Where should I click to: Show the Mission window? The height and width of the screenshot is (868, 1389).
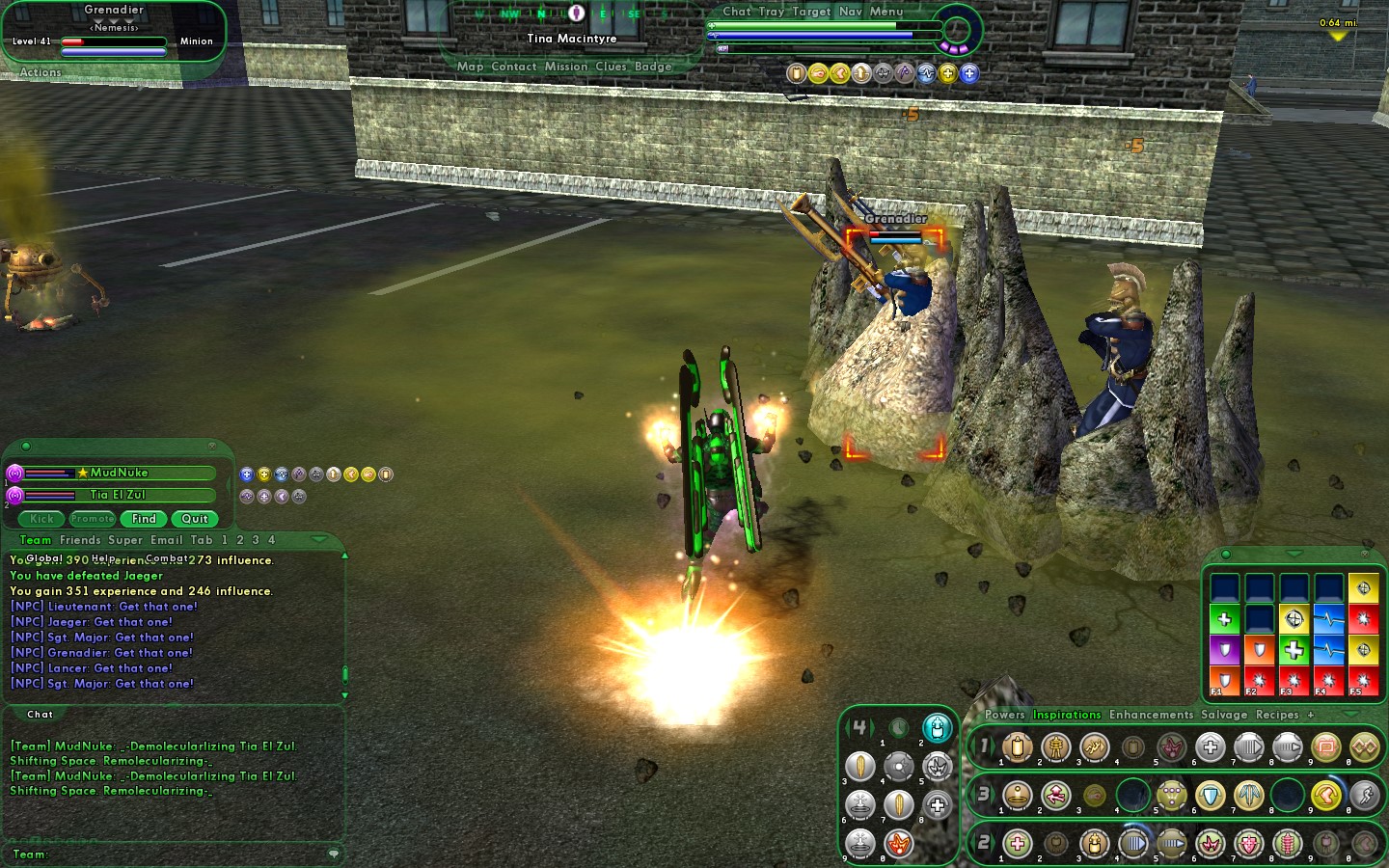(565, 67)
